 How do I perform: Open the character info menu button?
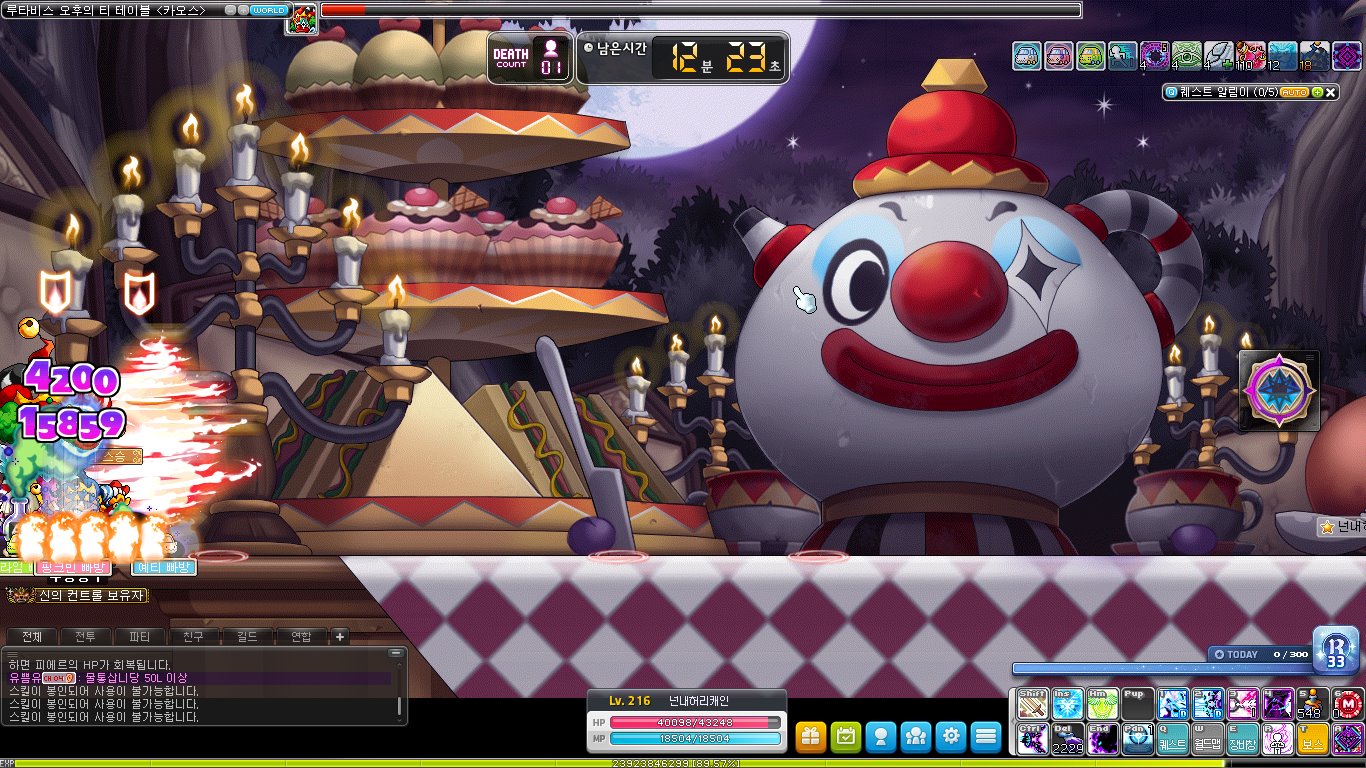click(881, 737)
